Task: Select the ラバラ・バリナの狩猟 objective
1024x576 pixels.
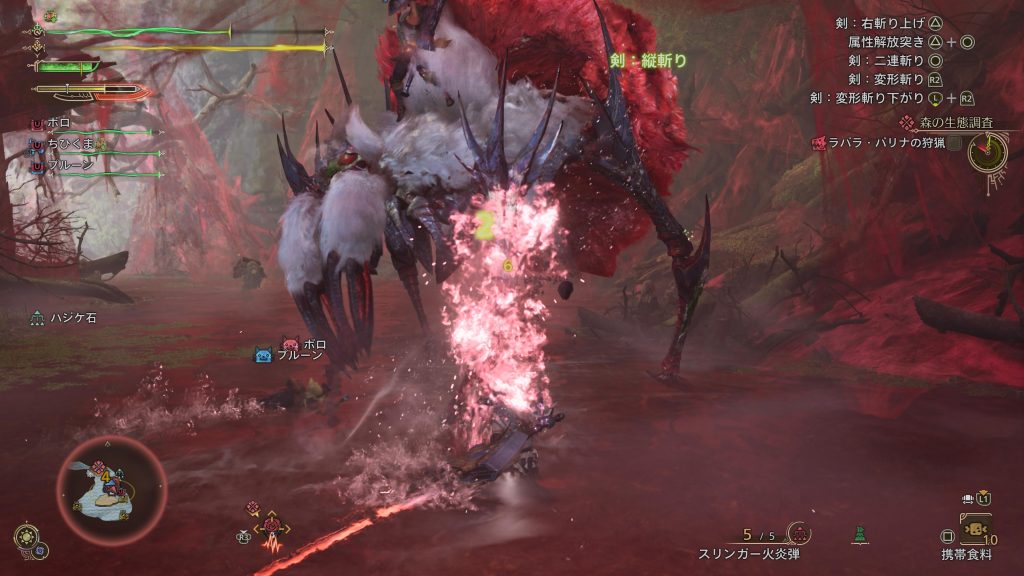Action: coord(880,143)
